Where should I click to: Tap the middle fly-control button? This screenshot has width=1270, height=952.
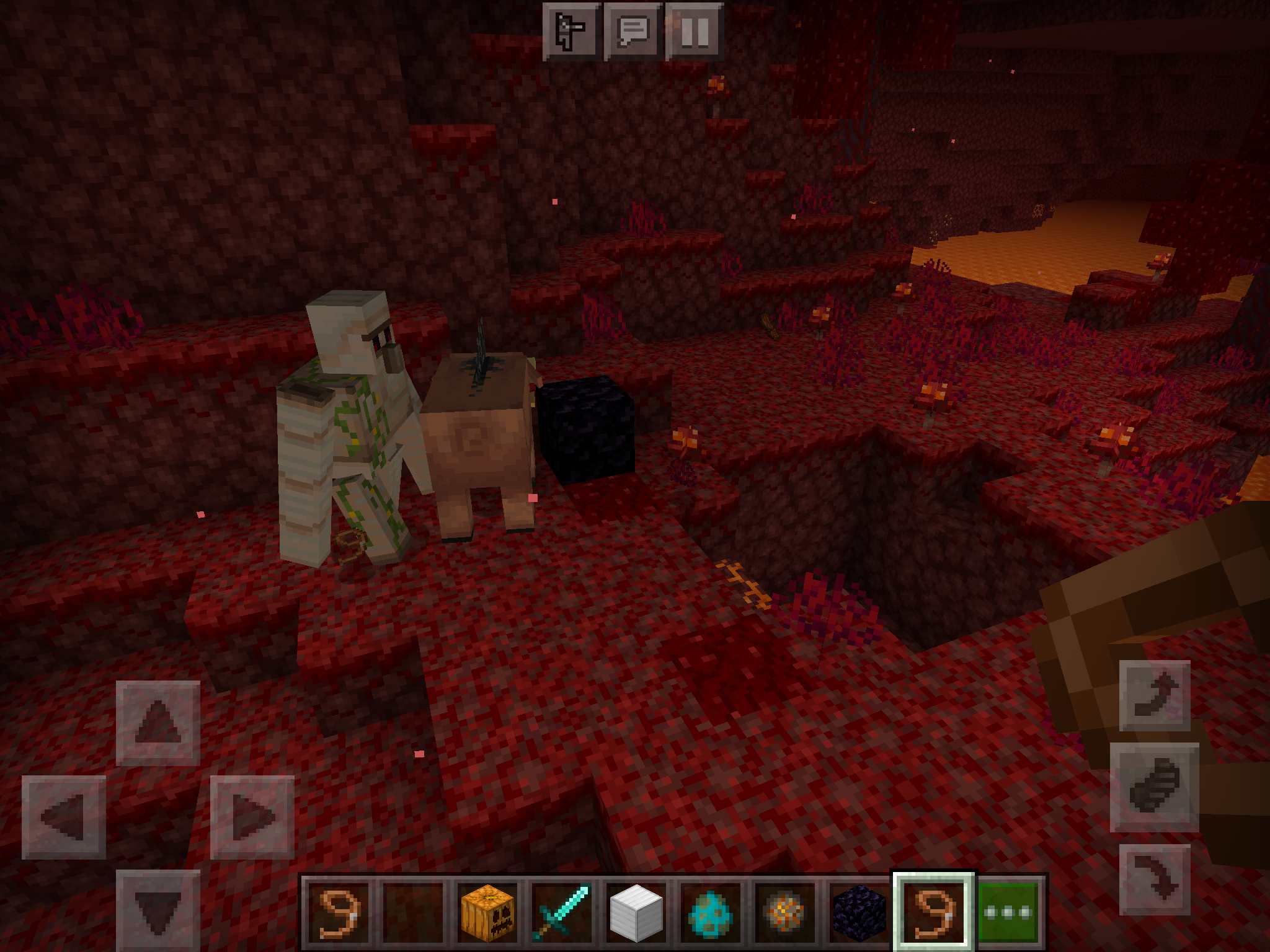[x=1154, y=787]
